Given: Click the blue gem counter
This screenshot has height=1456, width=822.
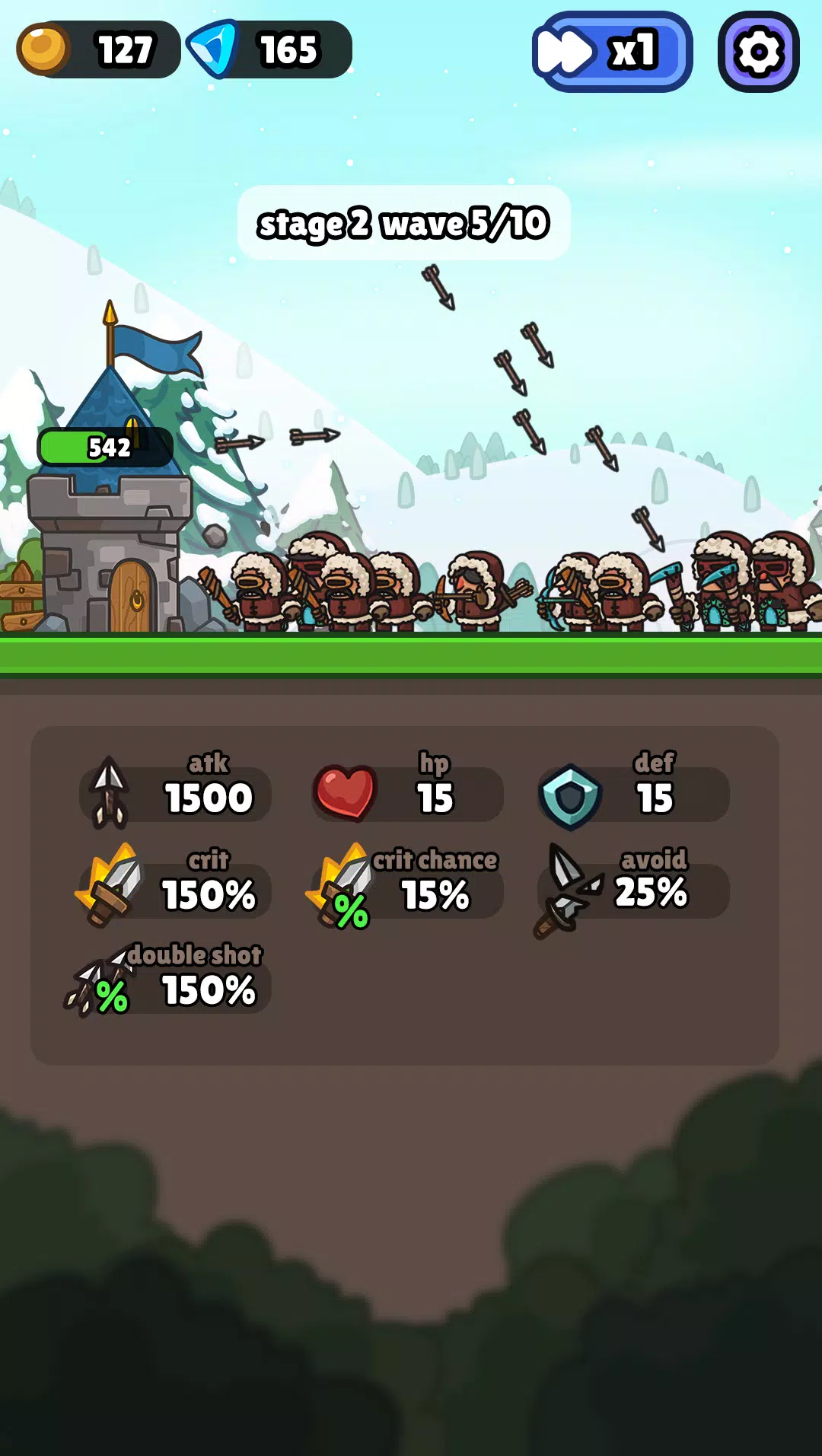Looking at the screenshot, I should click(269, 50).
